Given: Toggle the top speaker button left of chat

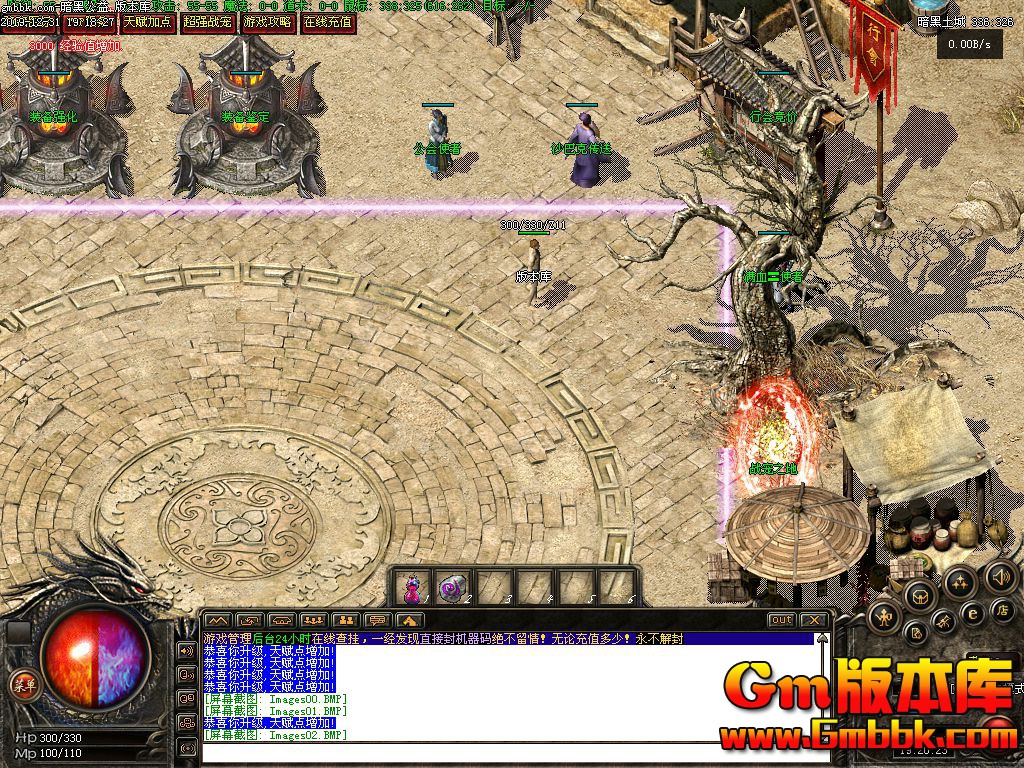Looking at the screenshot, I should tap(186, 651).
